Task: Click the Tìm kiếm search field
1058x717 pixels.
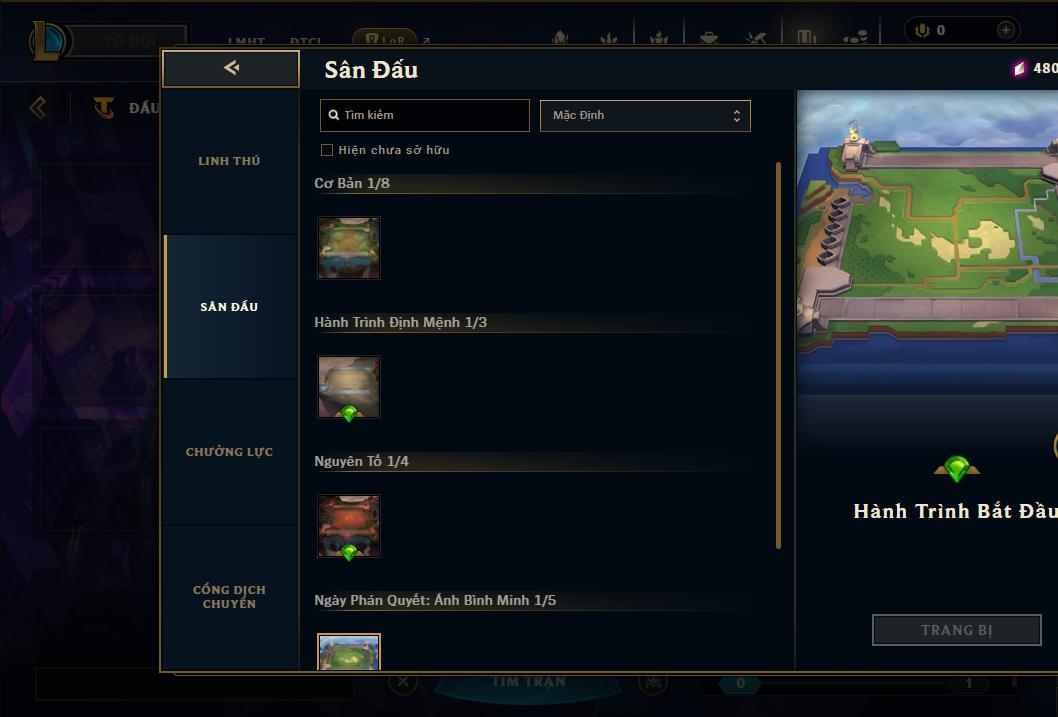Action: pyautogui.click(x=425, y=115)
